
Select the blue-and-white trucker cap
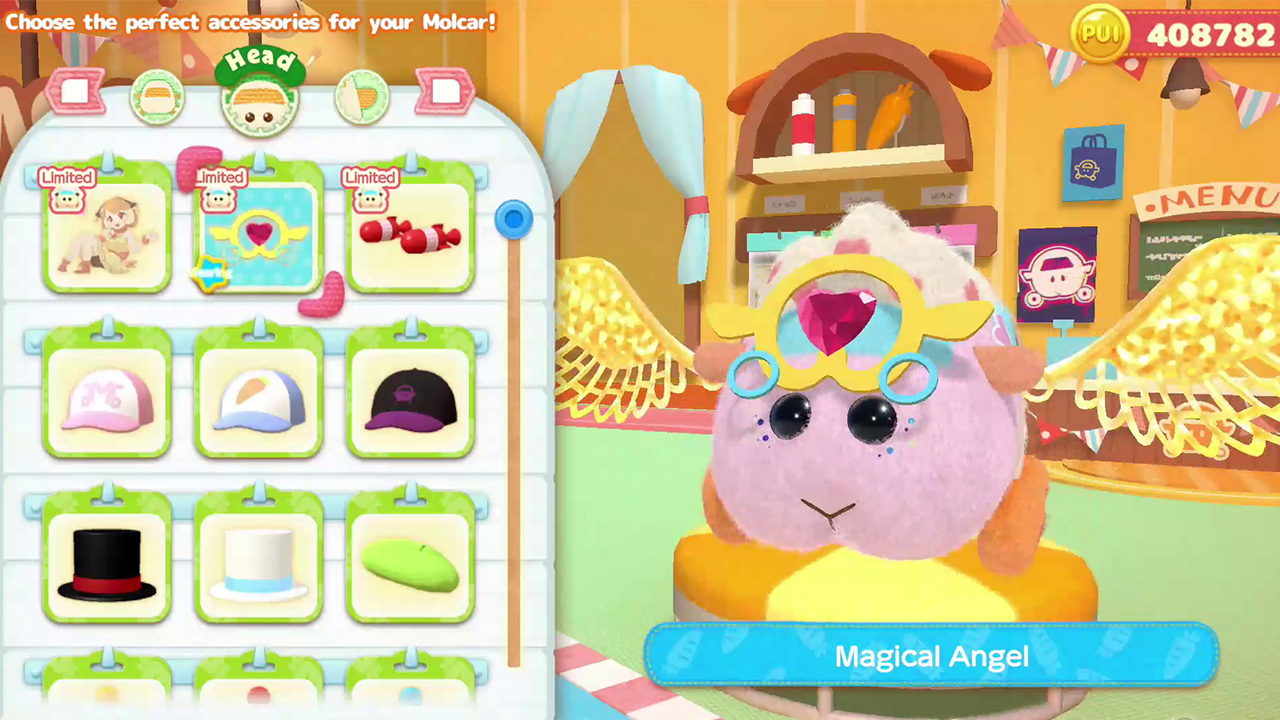258,393
